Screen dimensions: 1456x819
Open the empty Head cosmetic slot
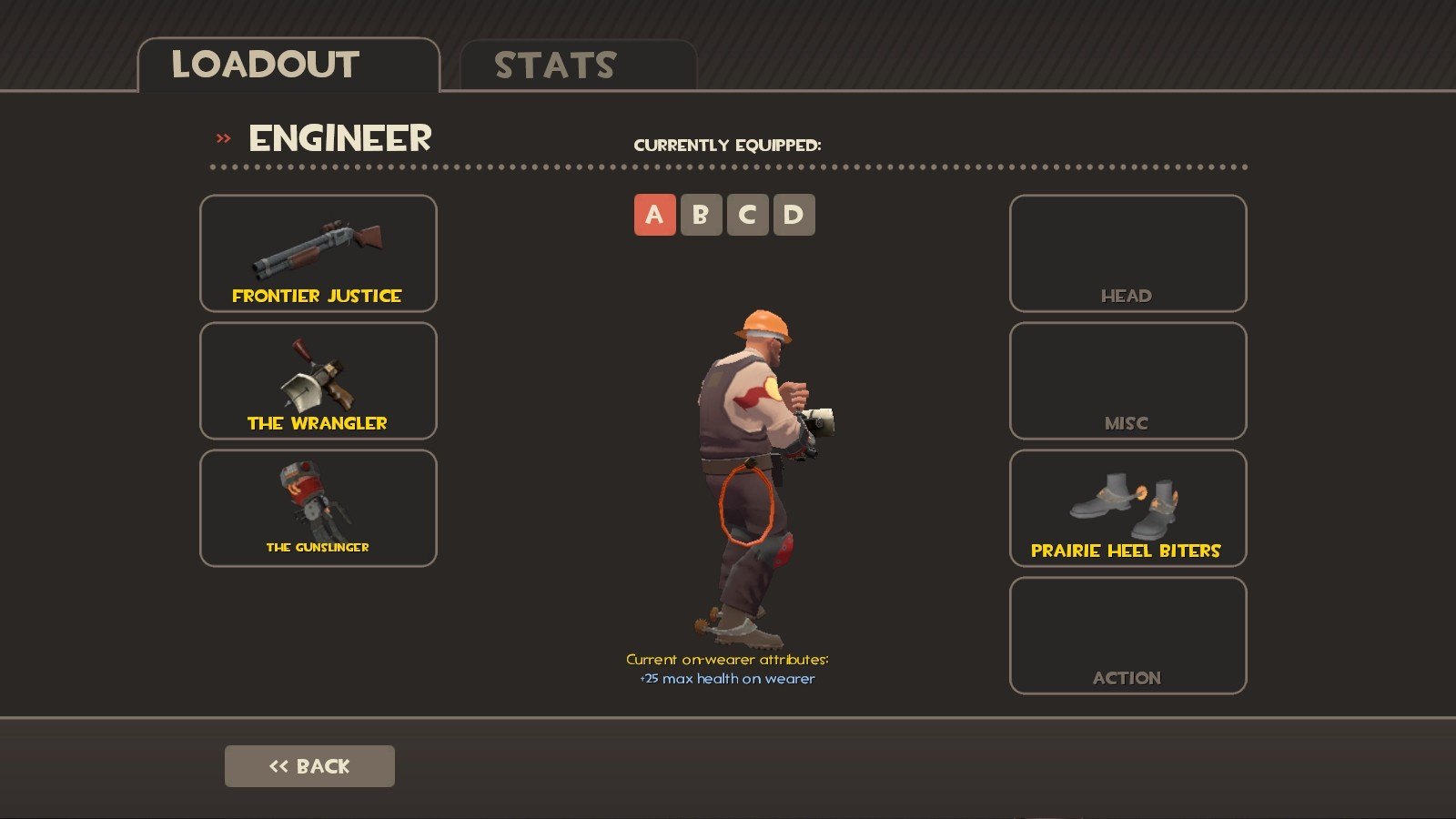click(x=1127, y=253)
